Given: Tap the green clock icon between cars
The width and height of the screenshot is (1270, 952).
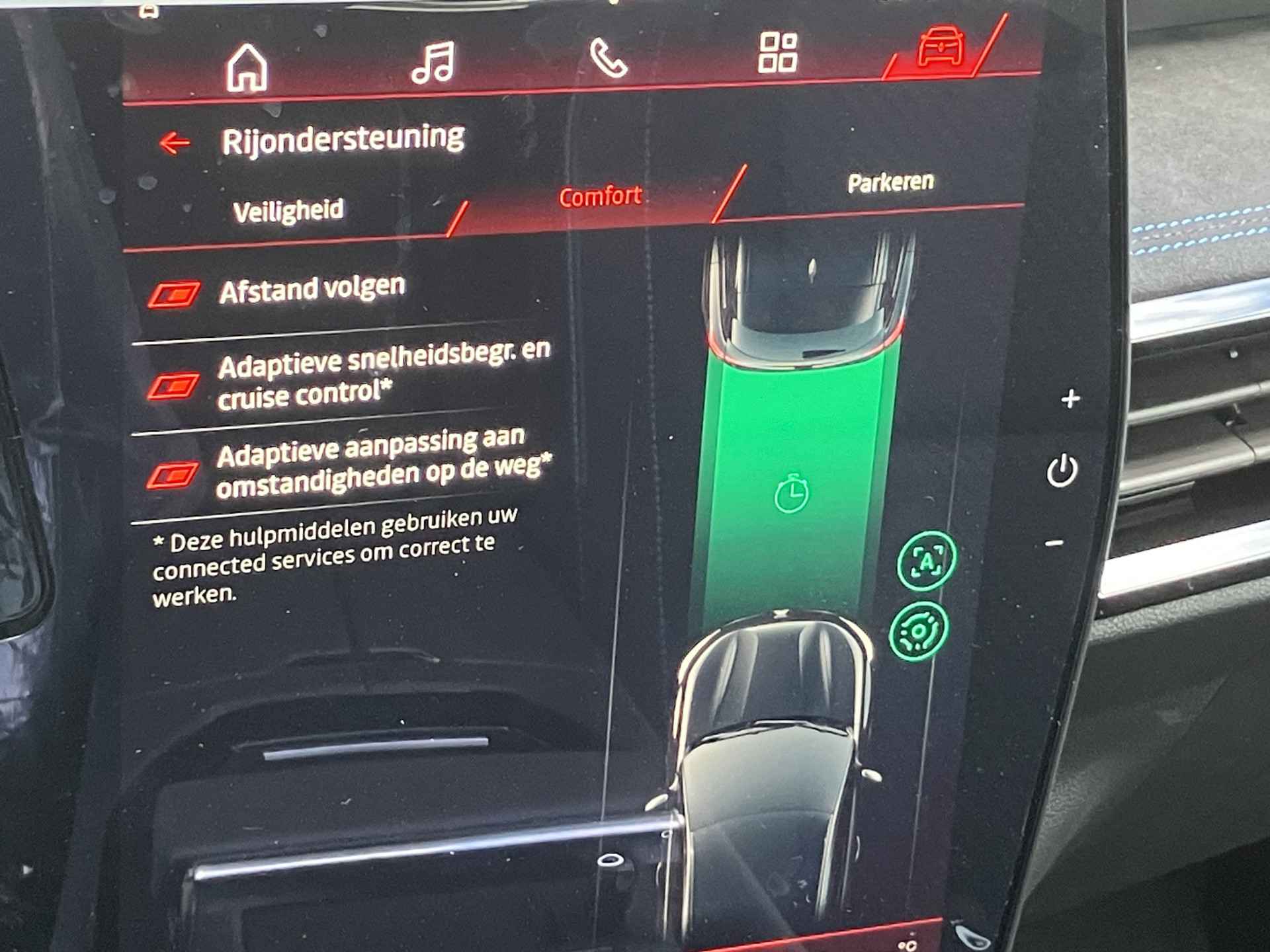Looking at the screenshot, I should (791, 493).
